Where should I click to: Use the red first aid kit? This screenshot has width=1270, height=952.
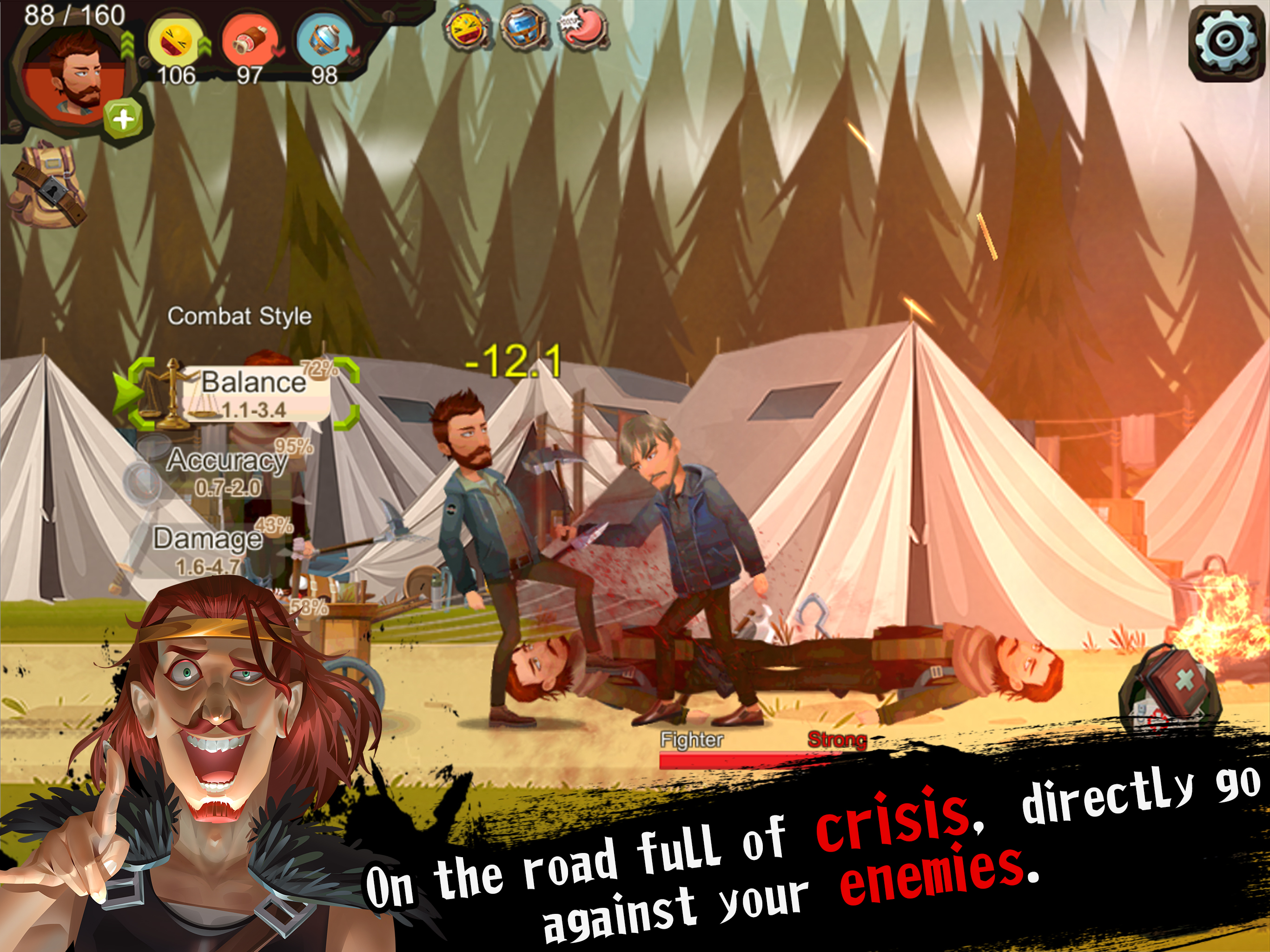click(x=1171, y=689)
